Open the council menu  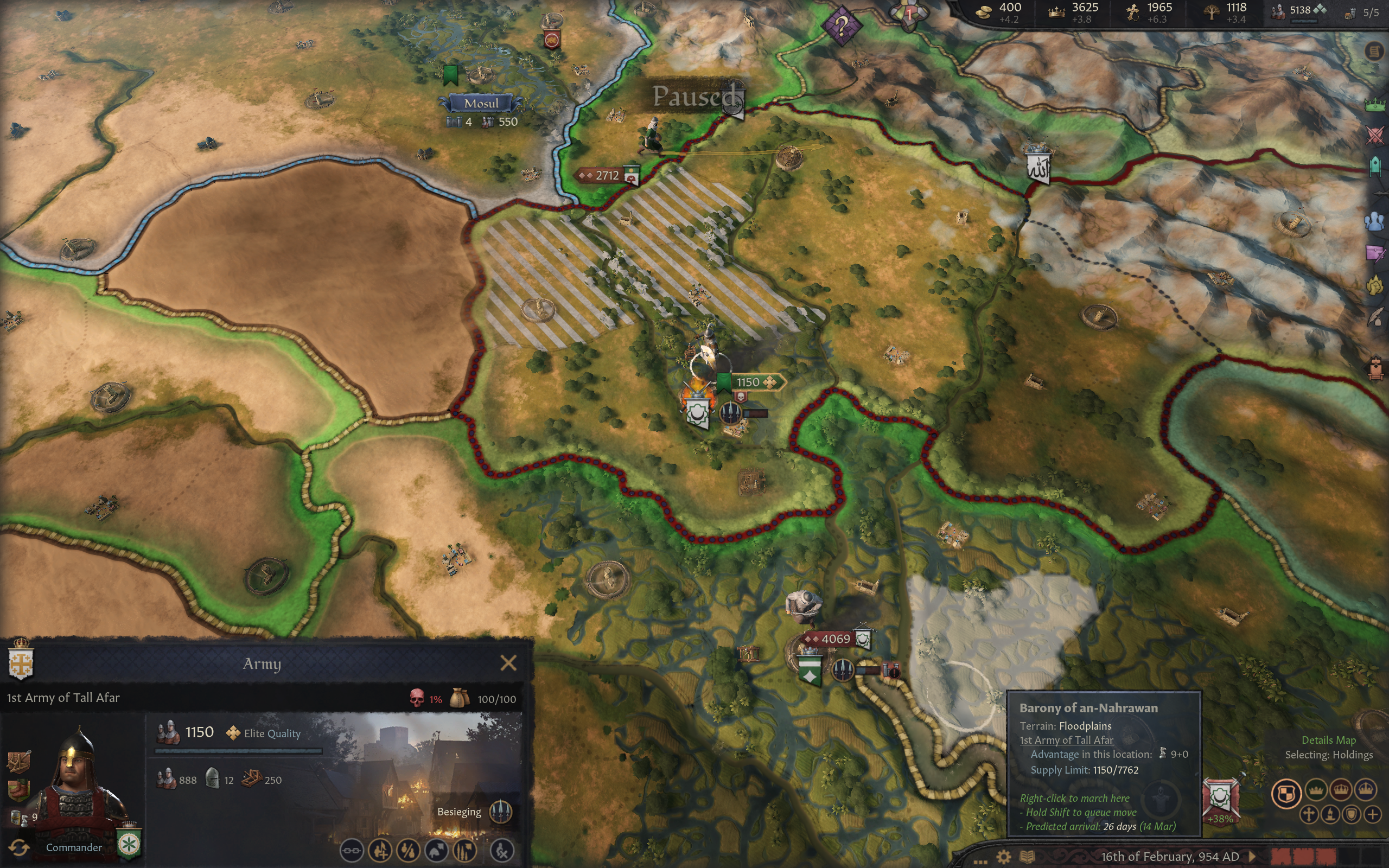tap(1375, 167)
